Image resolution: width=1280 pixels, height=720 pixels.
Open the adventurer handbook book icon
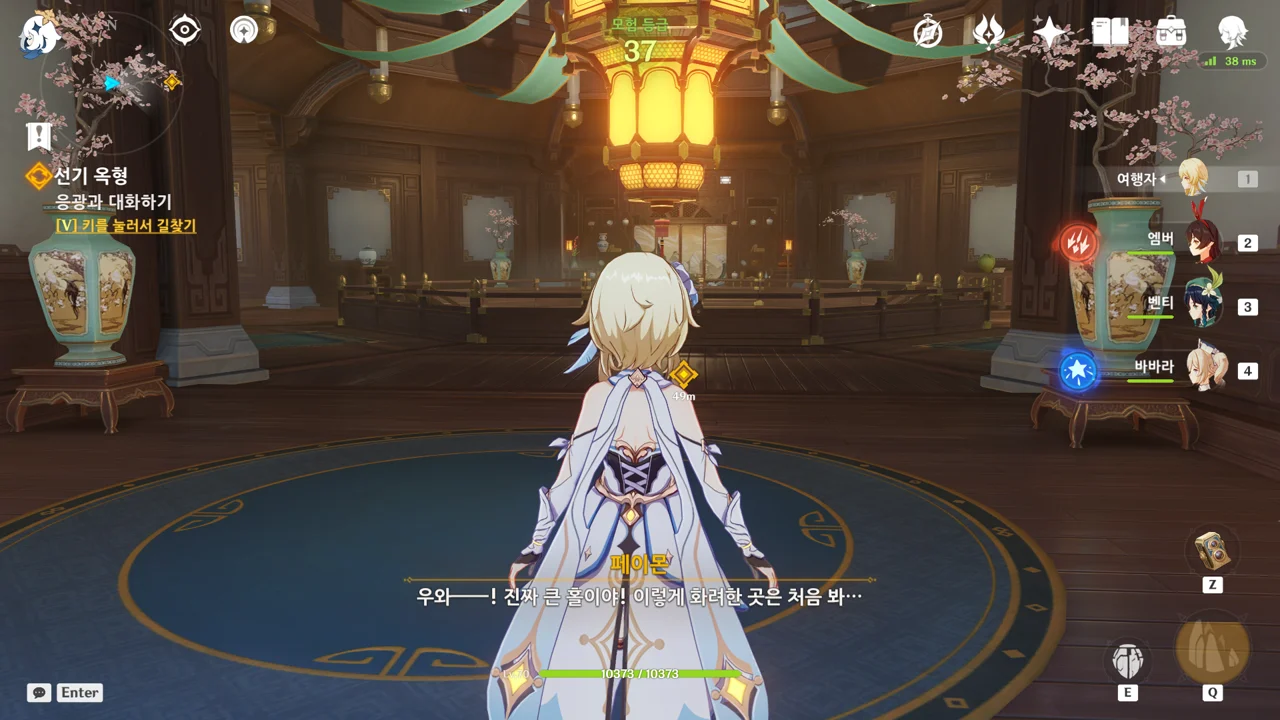[x=1110, y=33]
